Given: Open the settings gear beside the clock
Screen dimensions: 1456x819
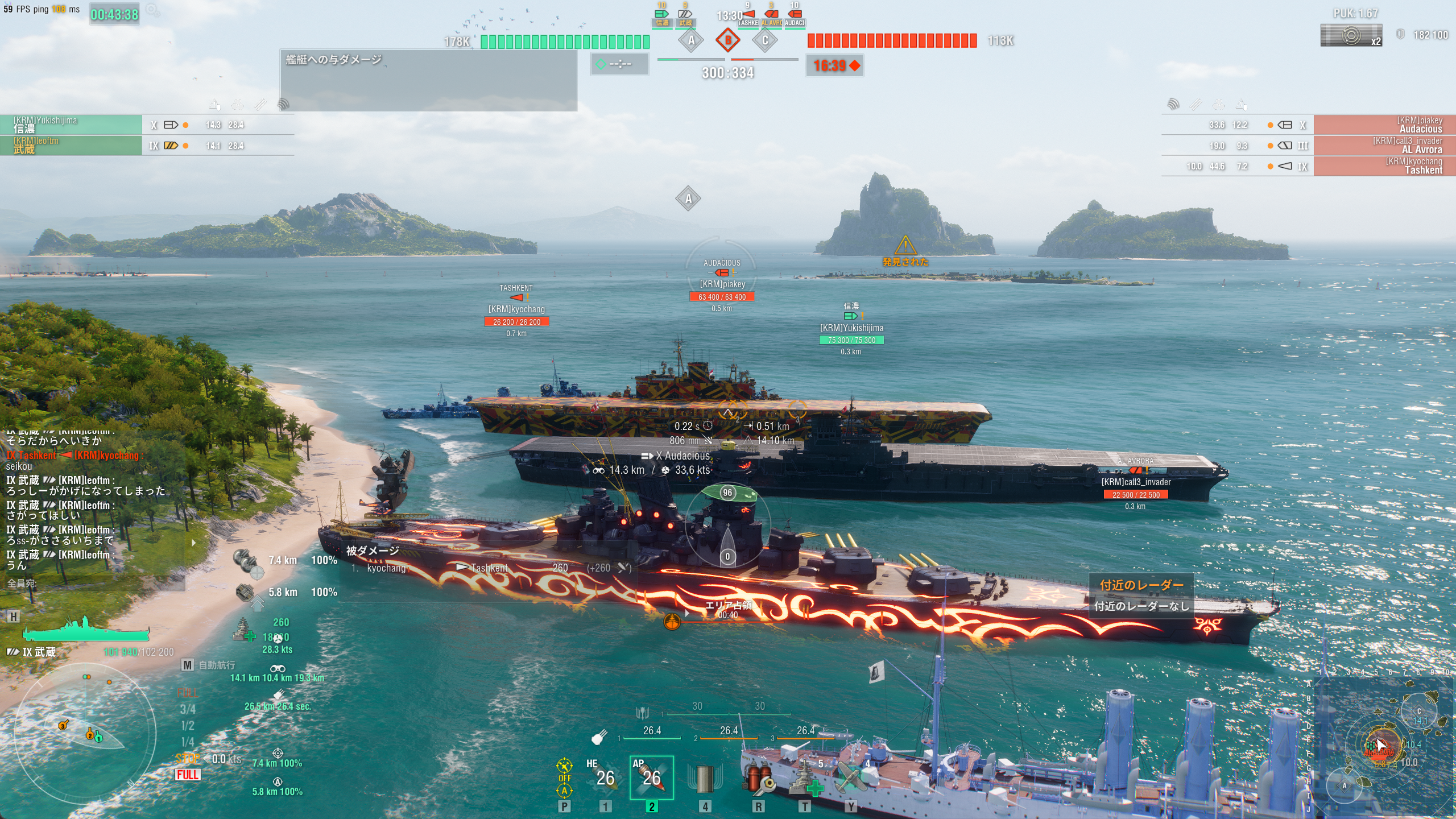Looking at the screenshot, I should (x=152, y=10).
